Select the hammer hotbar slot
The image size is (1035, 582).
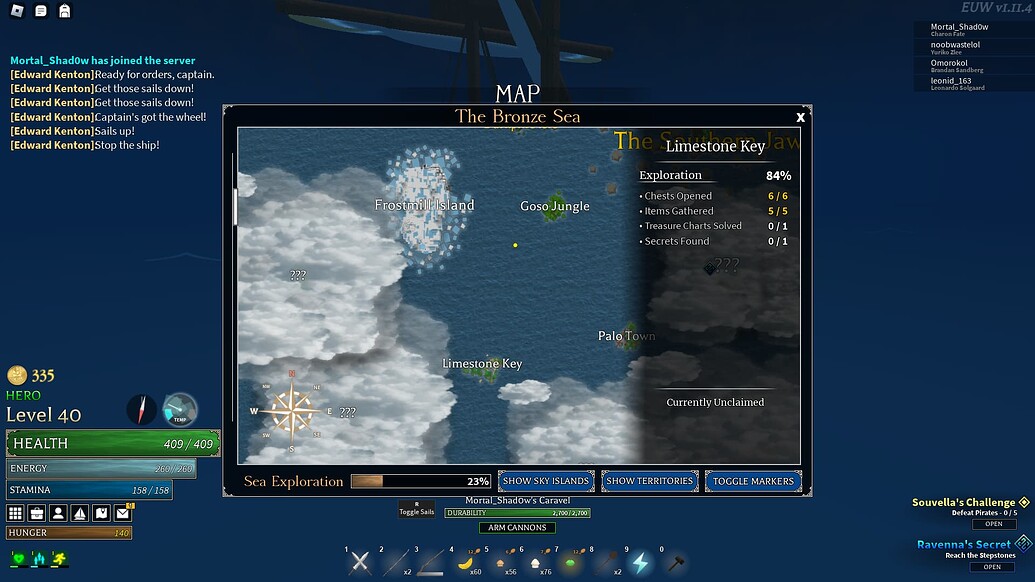click(x=676, y=562)
